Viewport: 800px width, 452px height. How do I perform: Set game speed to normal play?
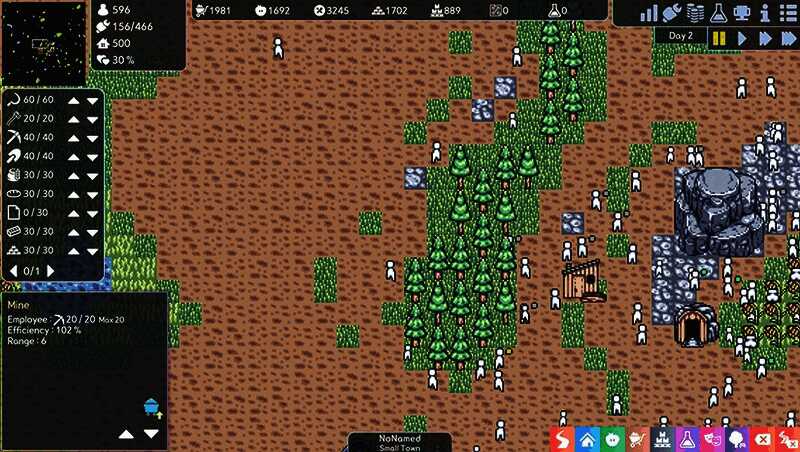742,38
